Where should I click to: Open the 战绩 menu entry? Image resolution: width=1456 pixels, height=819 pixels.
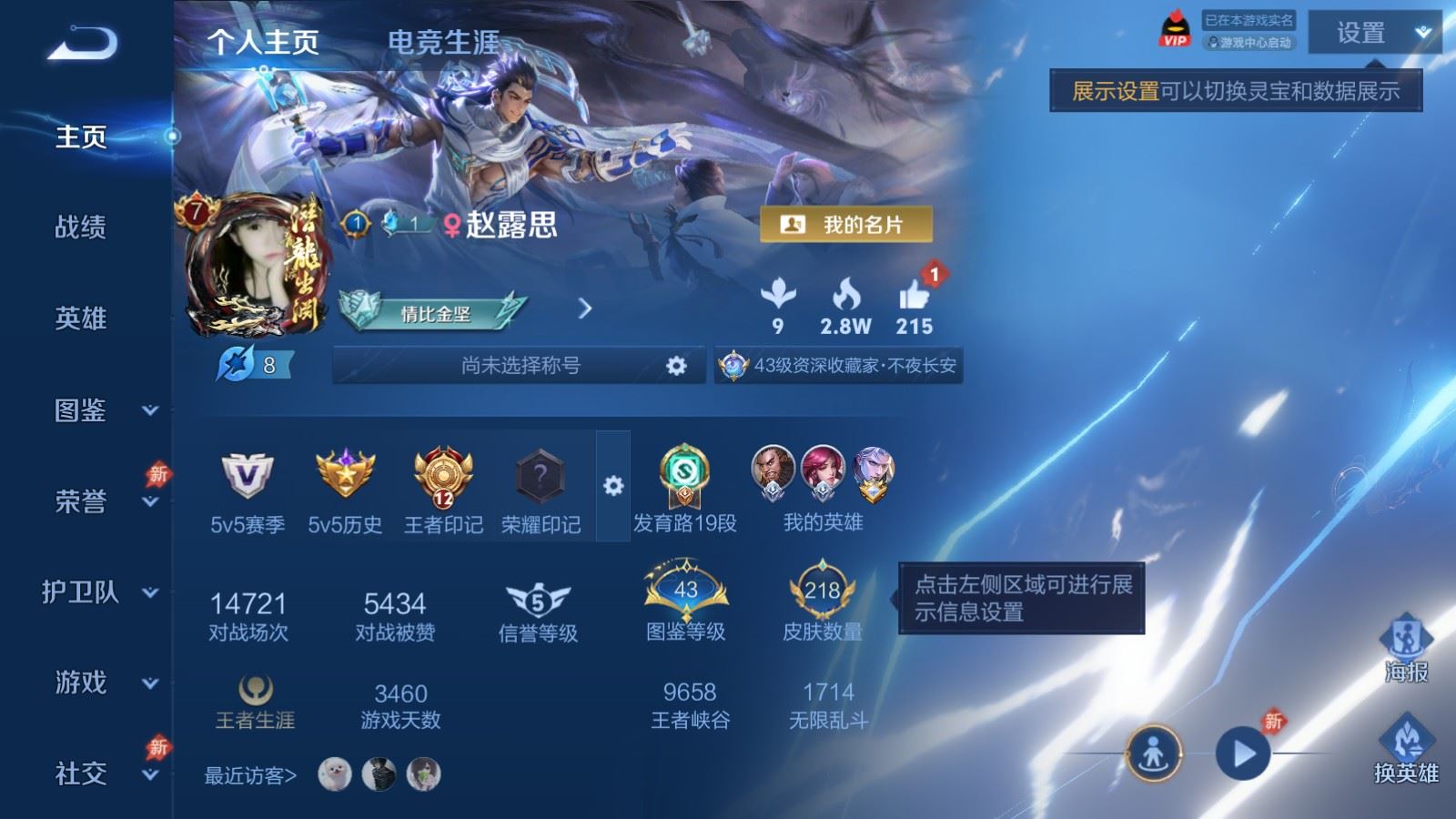80,227
